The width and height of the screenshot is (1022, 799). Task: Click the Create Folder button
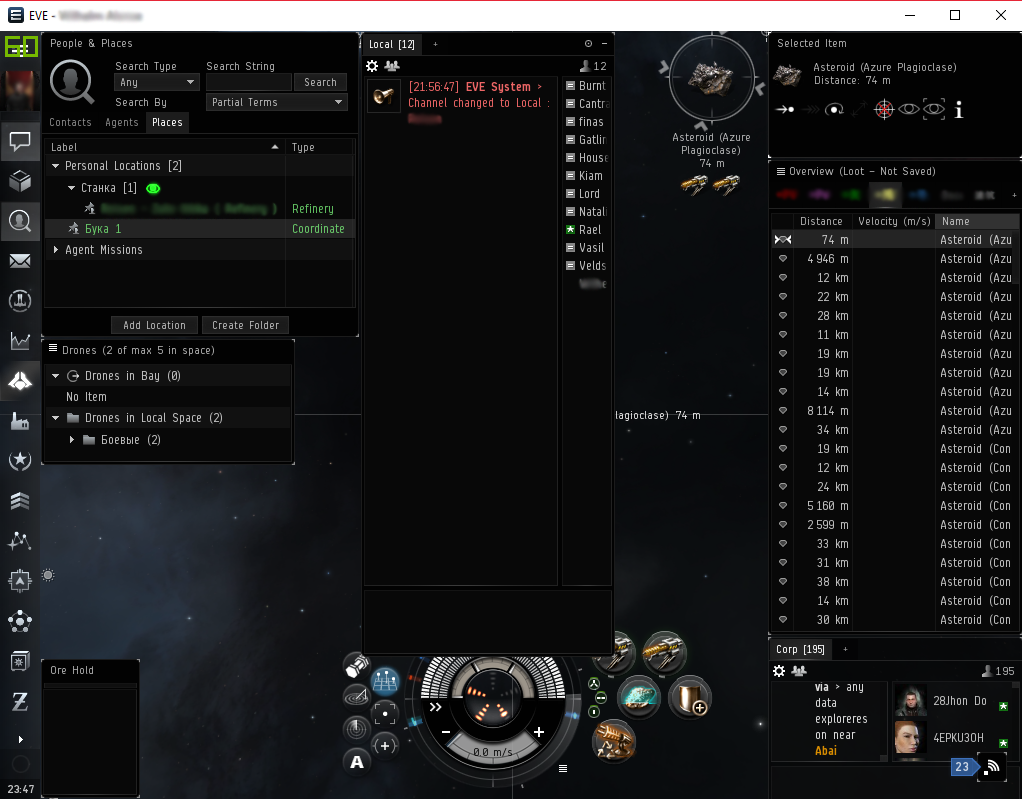(245, 325)
